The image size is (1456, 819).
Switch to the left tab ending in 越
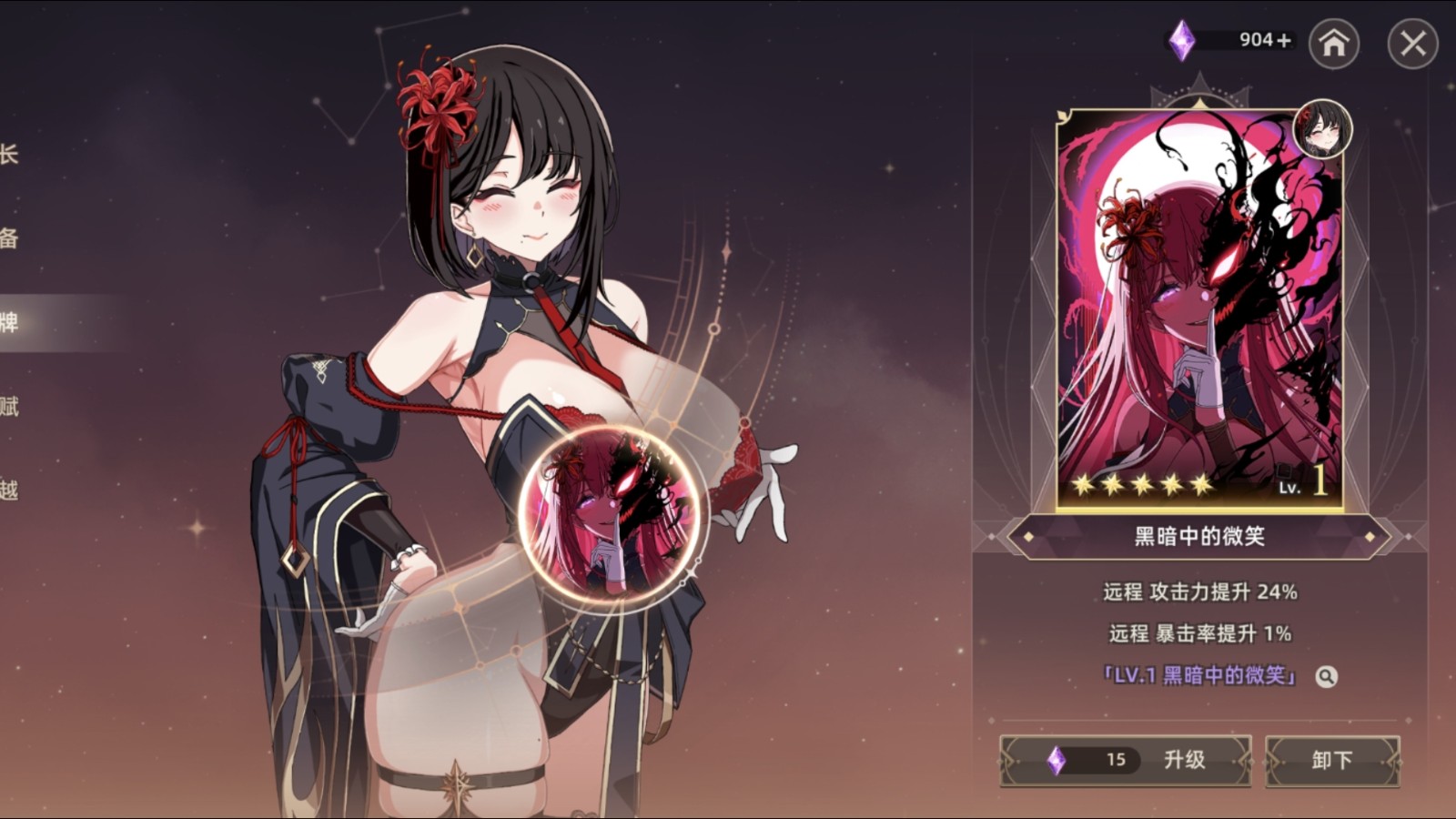9,490
